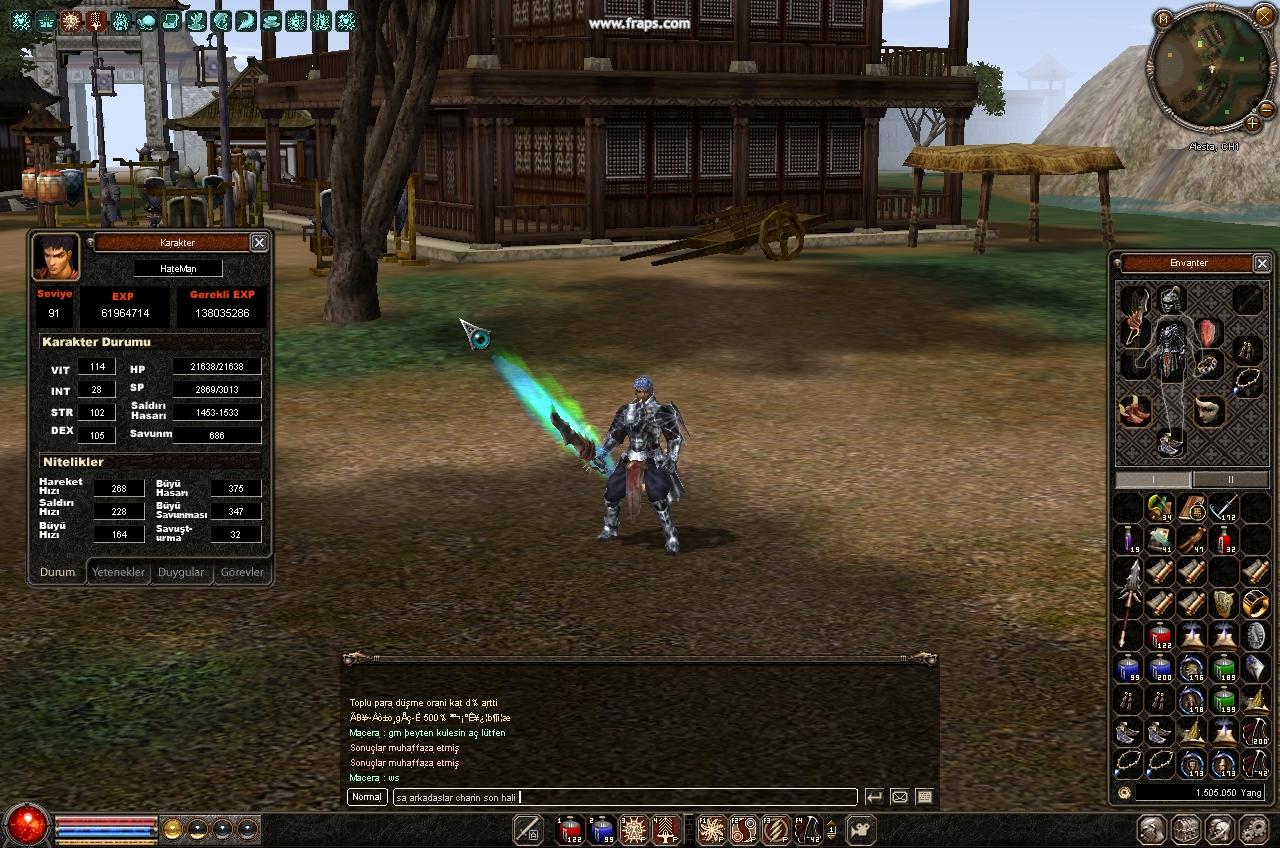Select the blue SP potion in the hotbar
This screenshot has width=1280, height=848.
coord(600,828)
